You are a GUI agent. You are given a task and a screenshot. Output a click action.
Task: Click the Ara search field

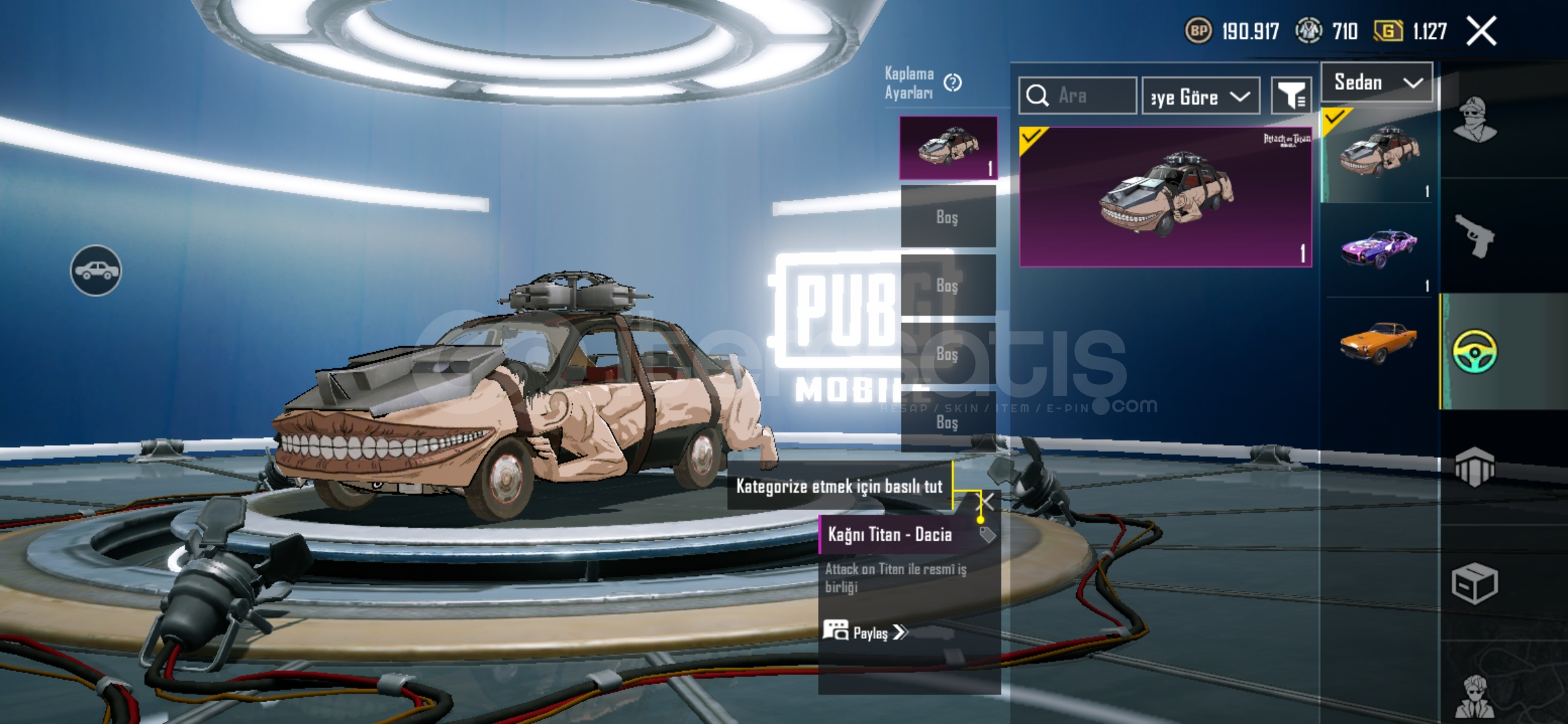(x=1077, y=96)
